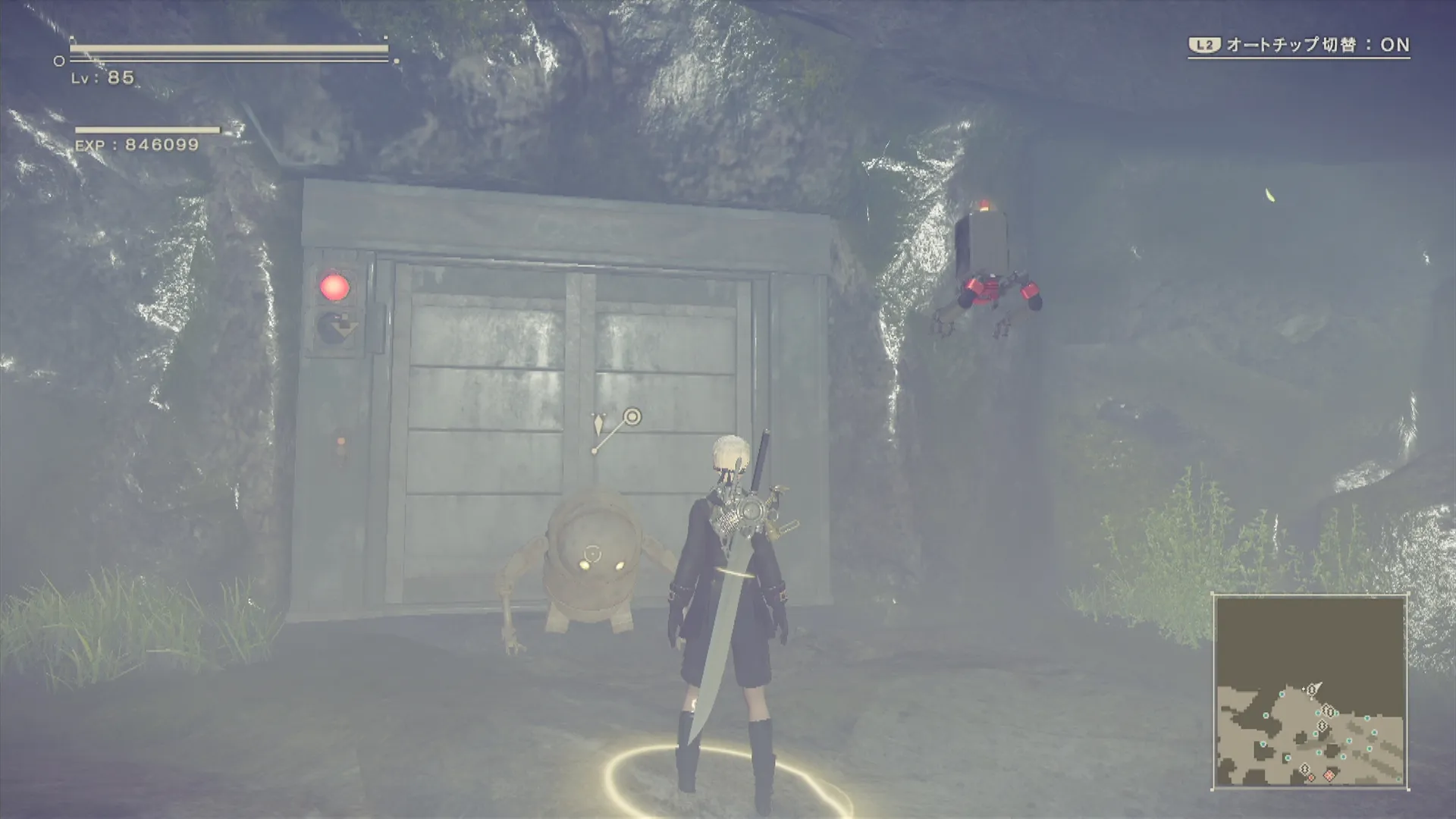Toggle the オートチップ切替 ON setting
The height and width of the screenshot is (819, 1456).
pos(1298,45)
